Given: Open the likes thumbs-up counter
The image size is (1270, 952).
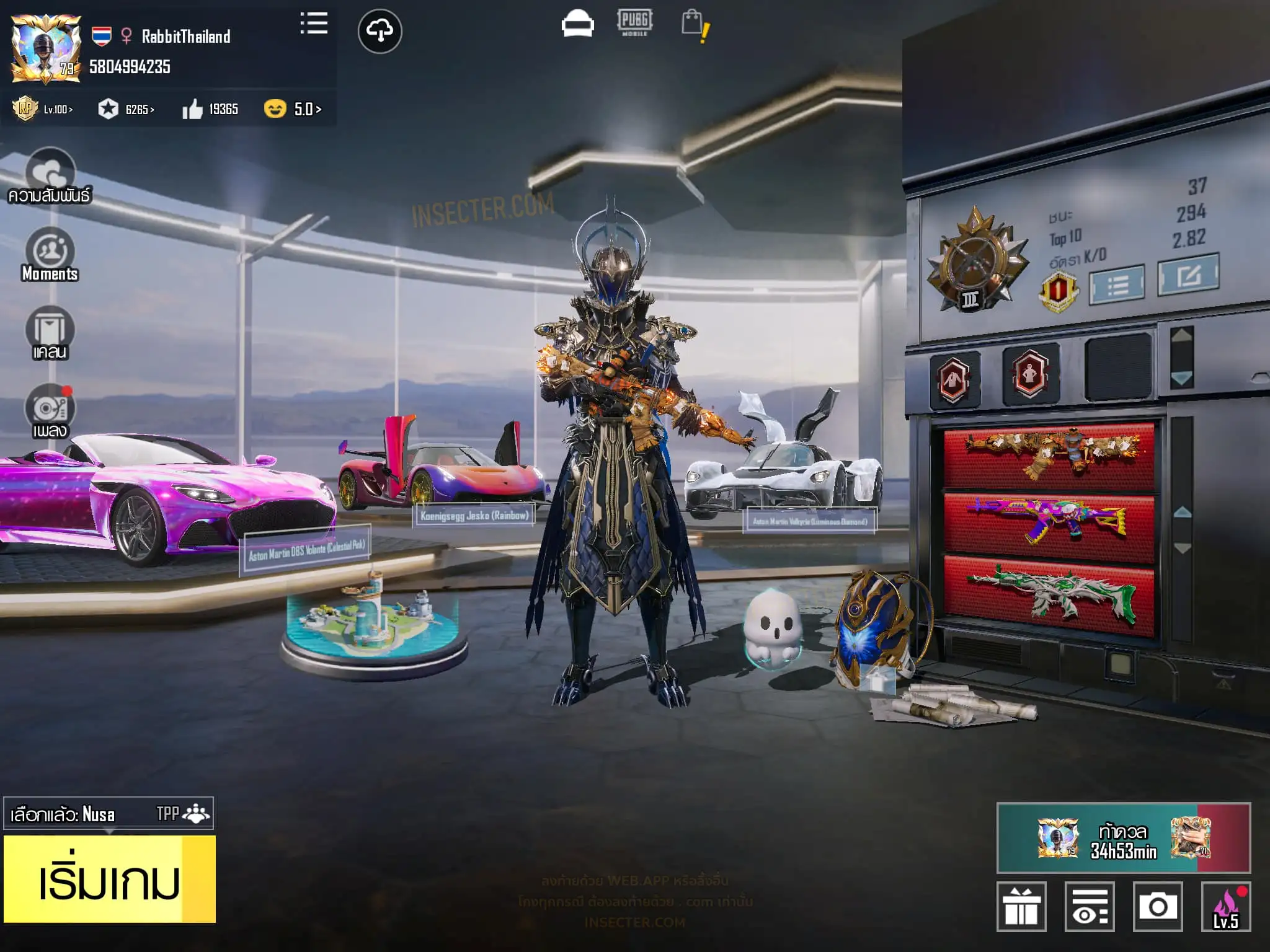Looking at the screenshot, I should coord(210,110).
